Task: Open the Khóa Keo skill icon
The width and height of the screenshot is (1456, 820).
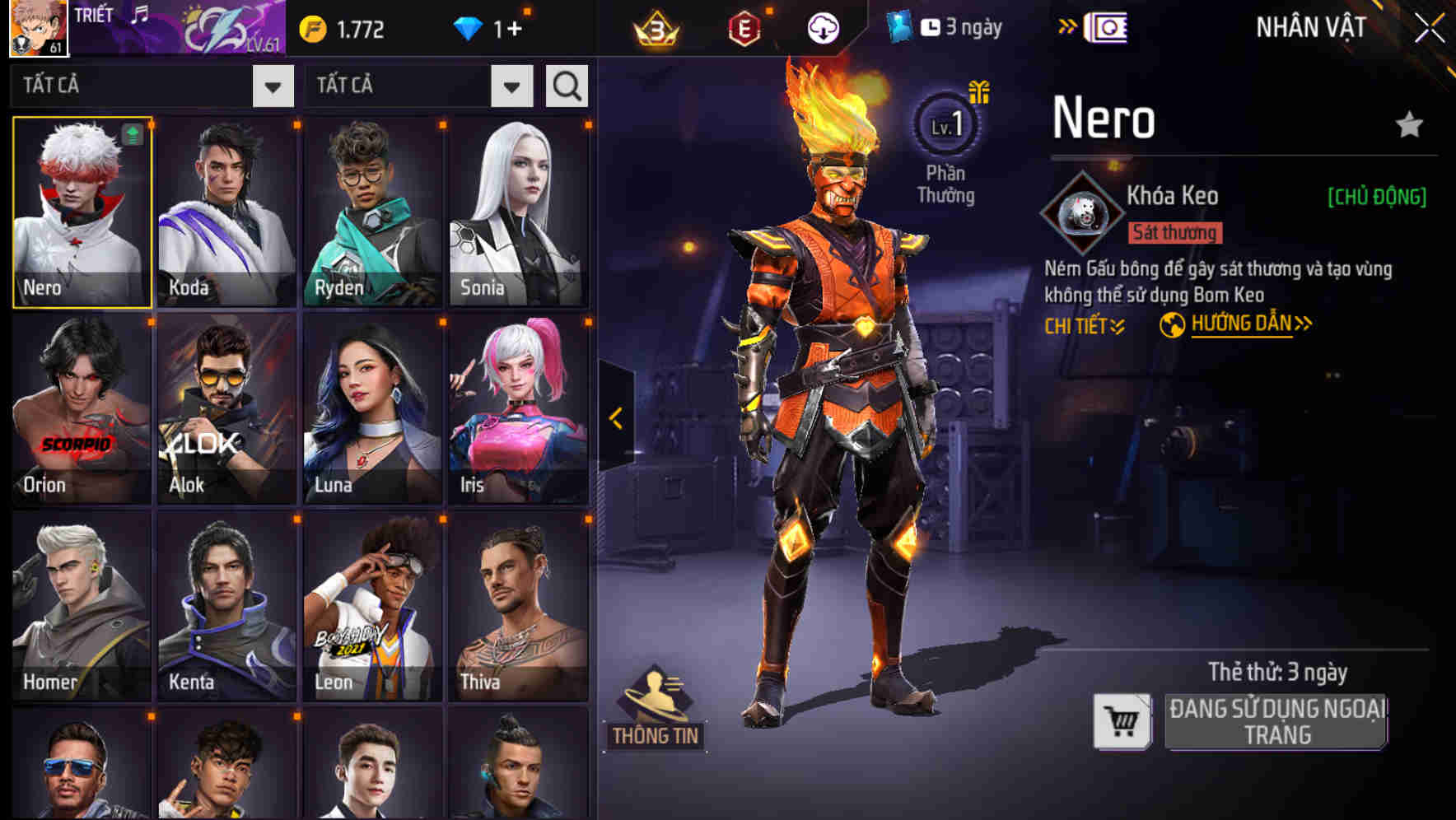Action: point(1084,214)
